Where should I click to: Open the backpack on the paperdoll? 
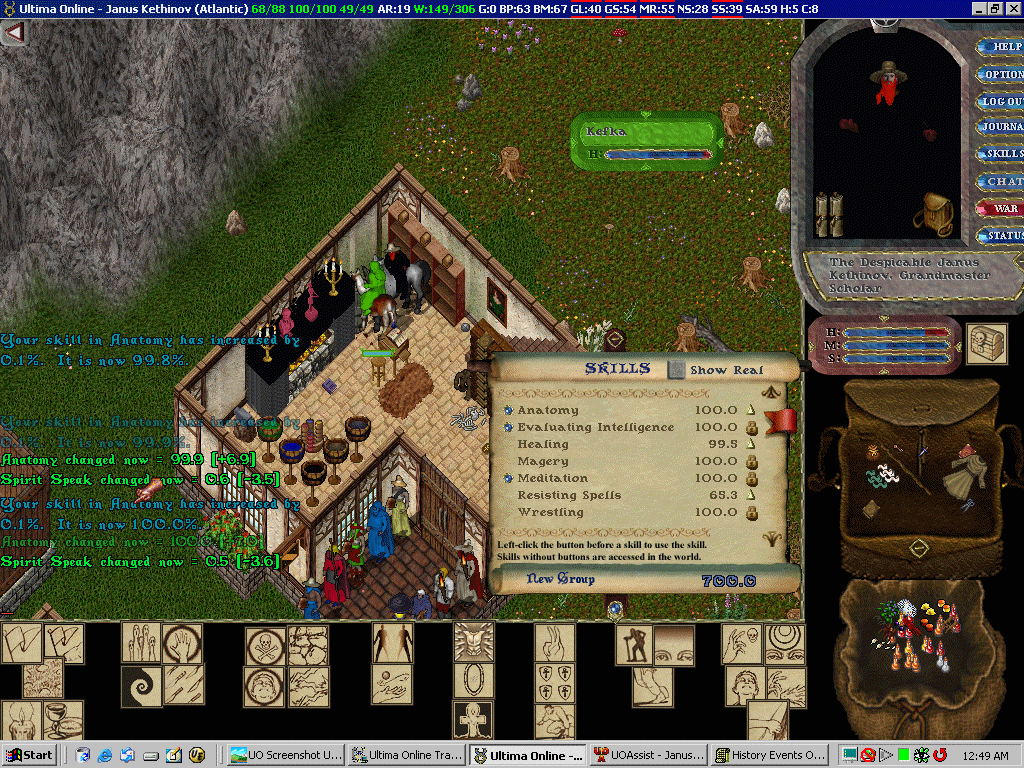coord(938,214)
